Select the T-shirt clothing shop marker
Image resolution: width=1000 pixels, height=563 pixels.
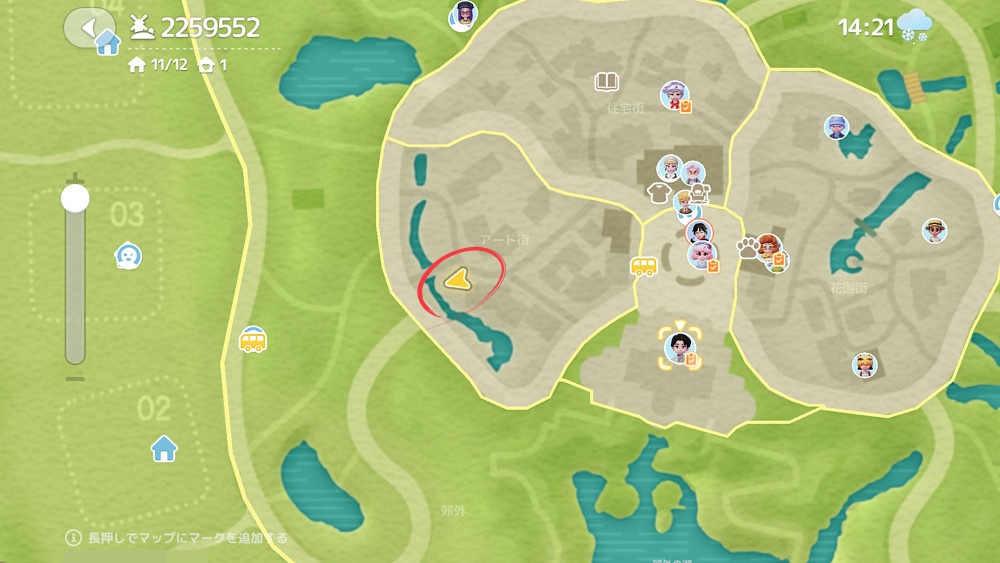point(658,193)
